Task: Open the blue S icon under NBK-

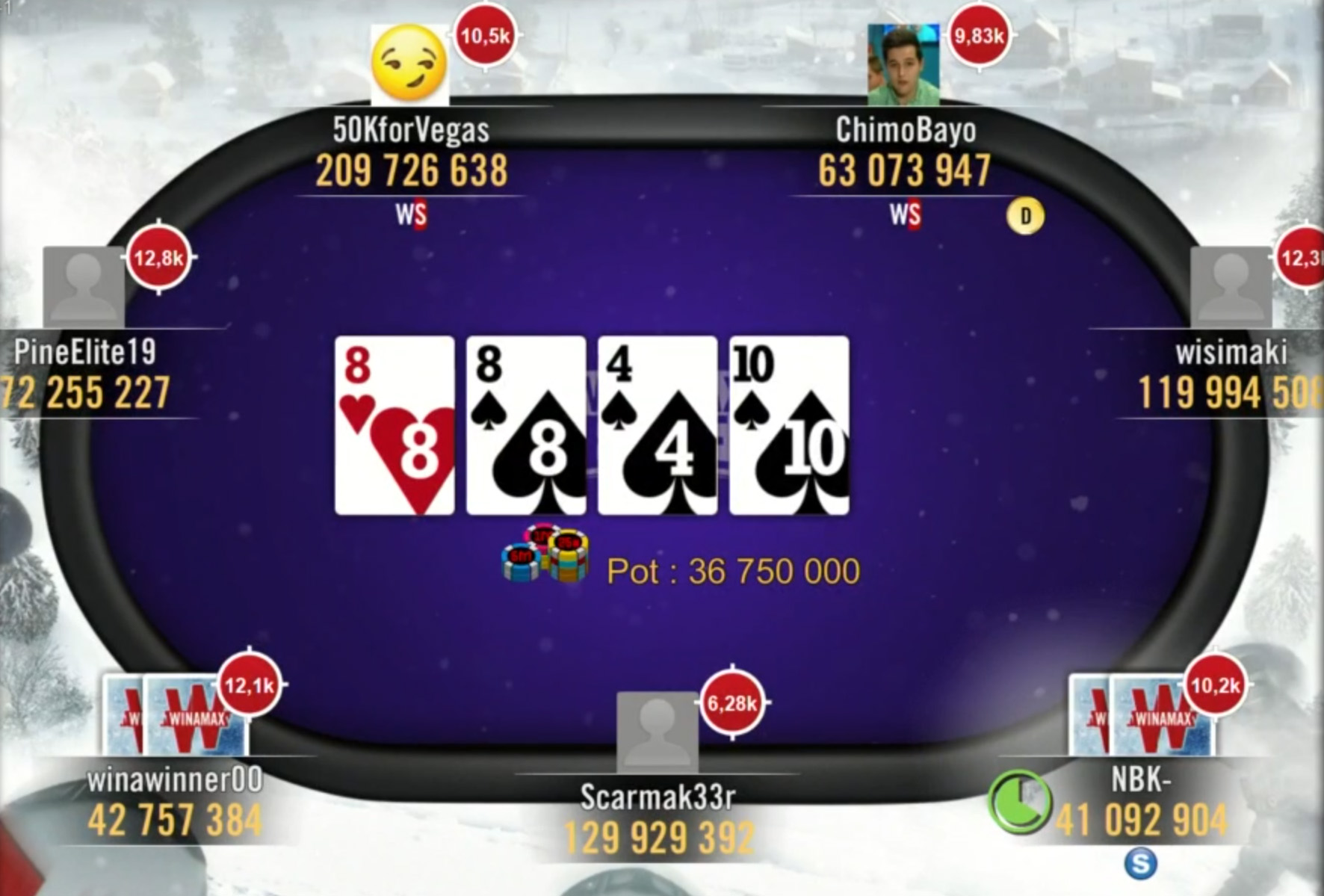Action: point(1140,863)
